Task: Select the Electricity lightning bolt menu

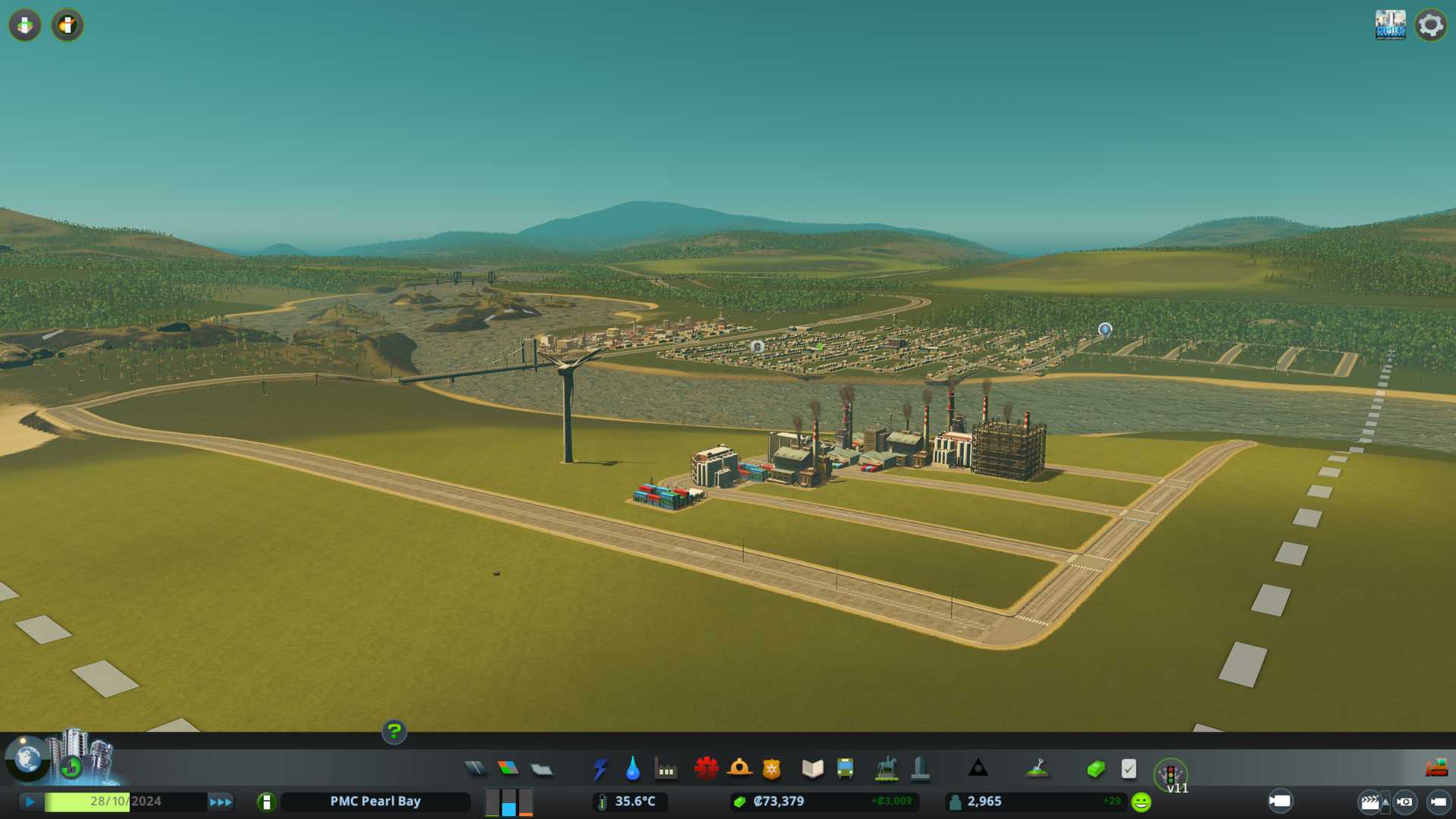Action: point(600,769)
